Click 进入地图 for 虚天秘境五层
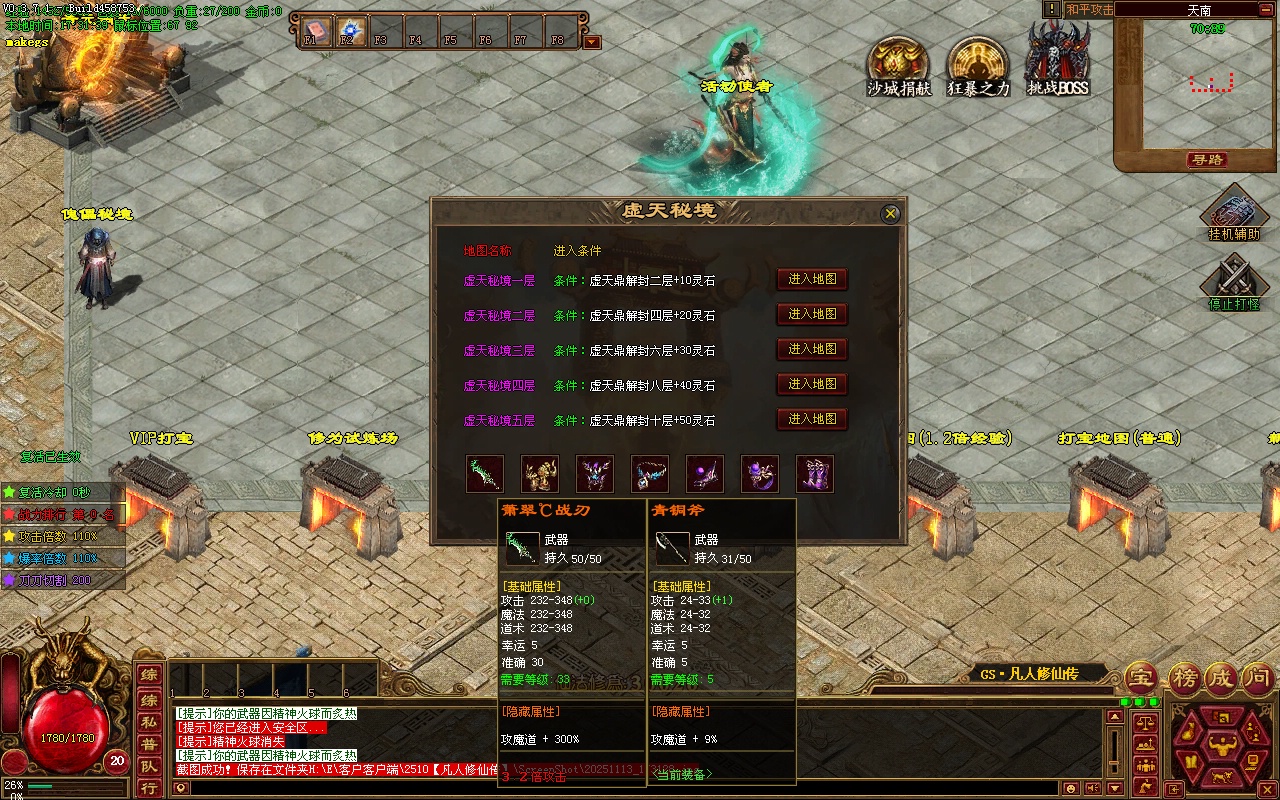Image resolution: width=1280 pixels, height=800 pixels. tap(812, 419)
